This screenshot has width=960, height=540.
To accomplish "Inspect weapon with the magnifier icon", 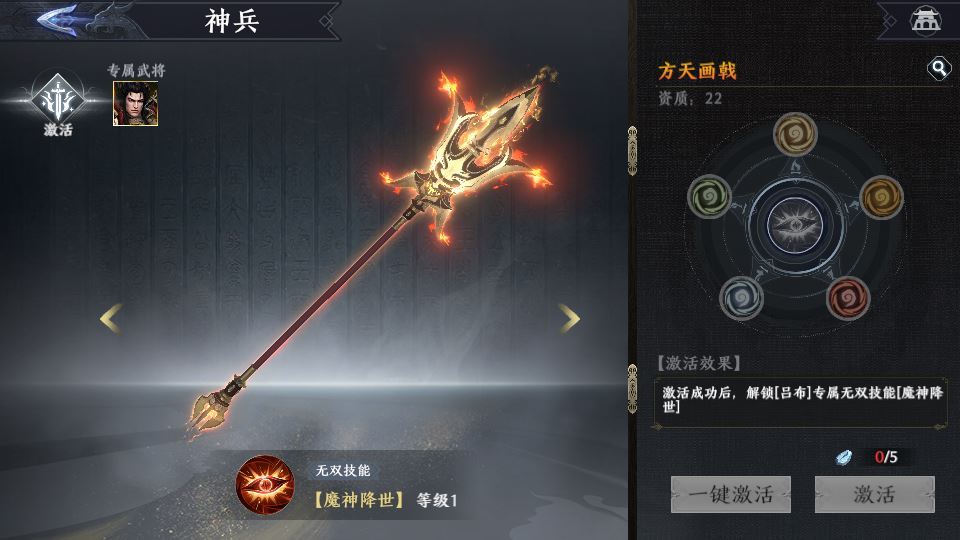I will [939, 68].
